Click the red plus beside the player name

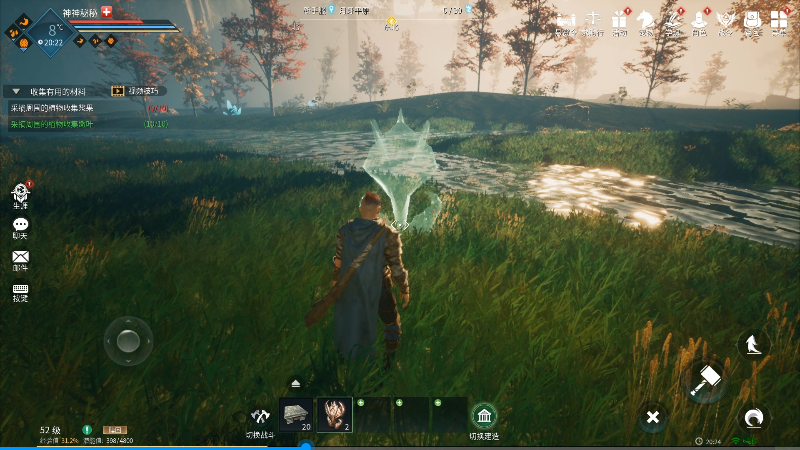point(107,10)
